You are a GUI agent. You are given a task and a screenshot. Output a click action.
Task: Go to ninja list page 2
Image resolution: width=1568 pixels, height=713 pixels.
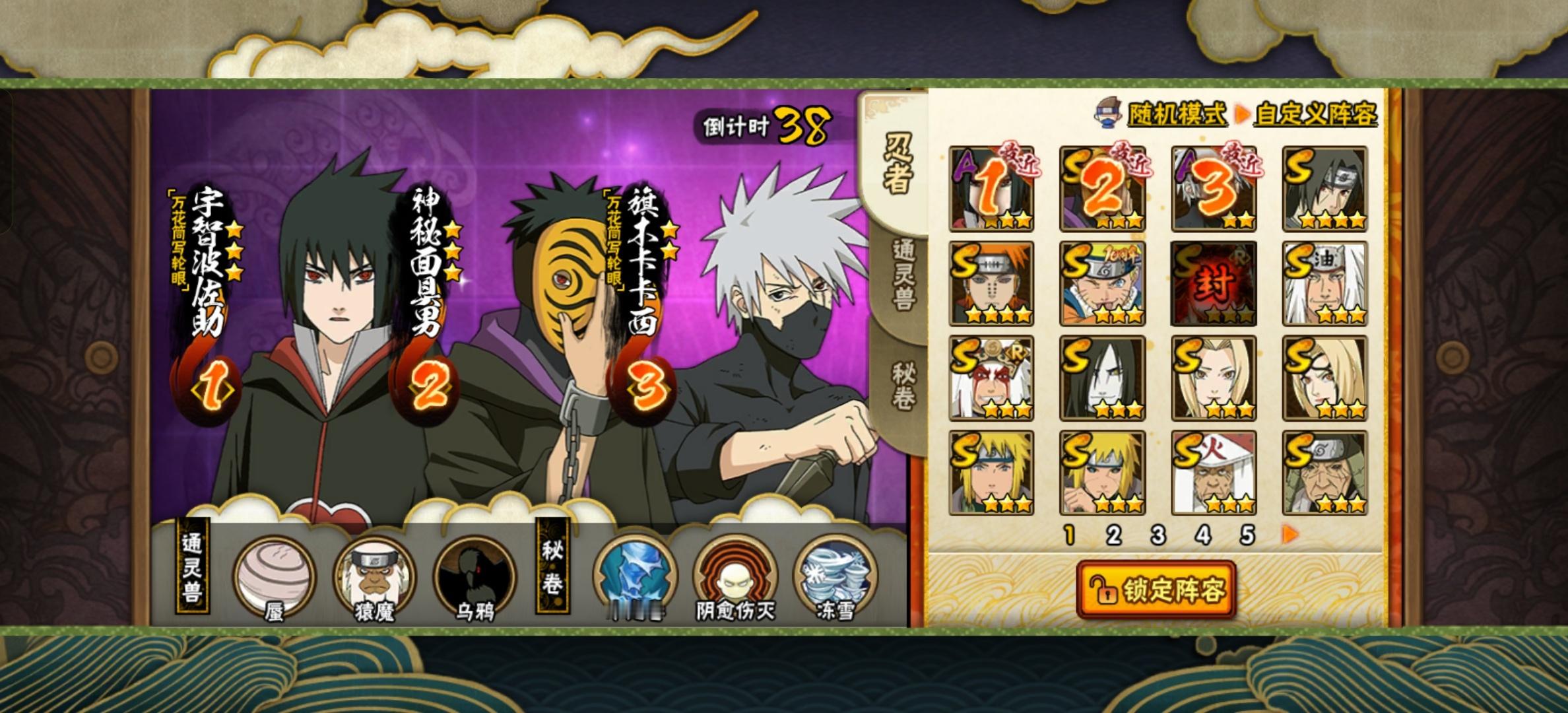(1113, 535)
